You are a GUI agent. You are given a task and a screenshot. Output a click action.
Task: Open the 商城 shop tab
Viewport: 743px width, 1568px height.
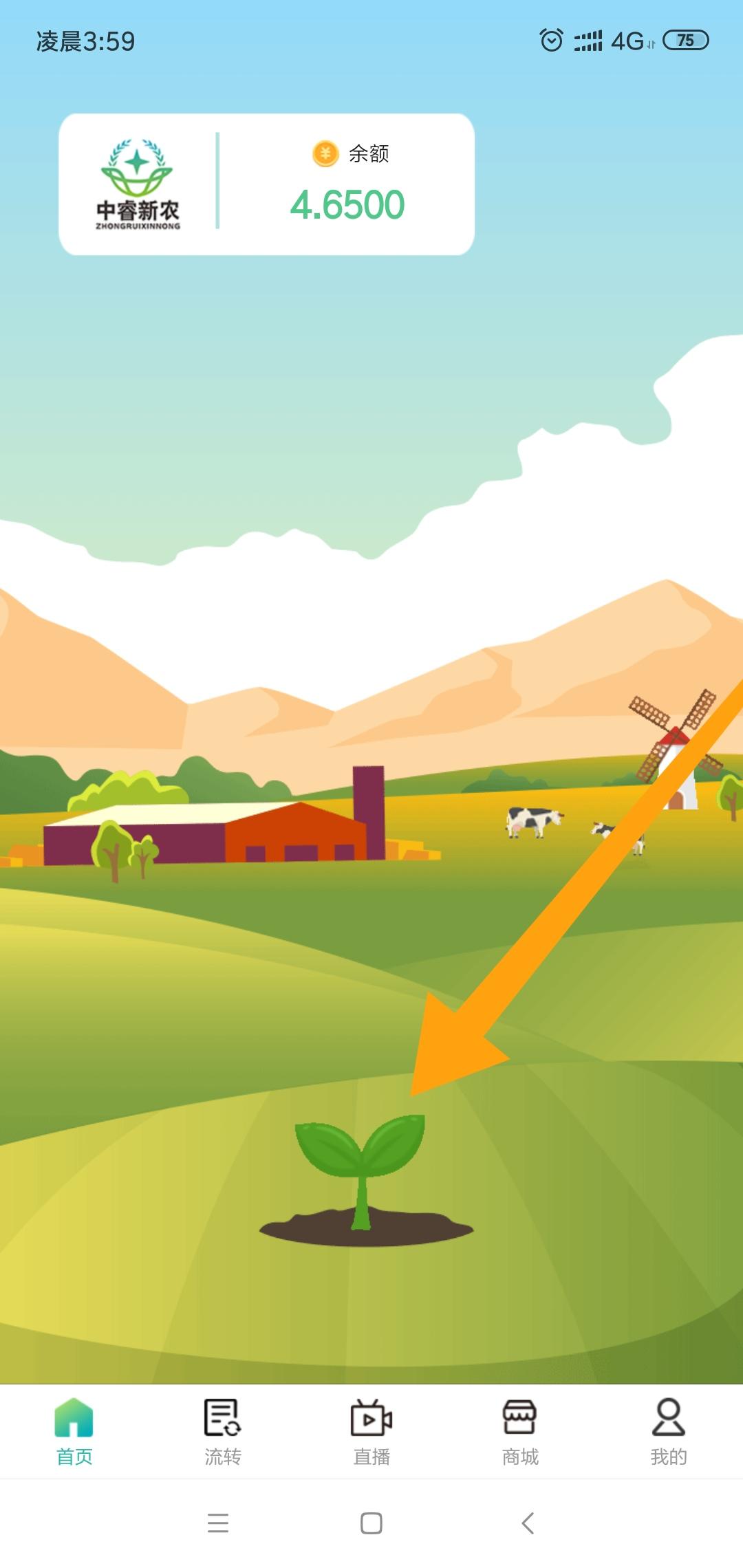pyautogui.click(x=520, y=1432)
